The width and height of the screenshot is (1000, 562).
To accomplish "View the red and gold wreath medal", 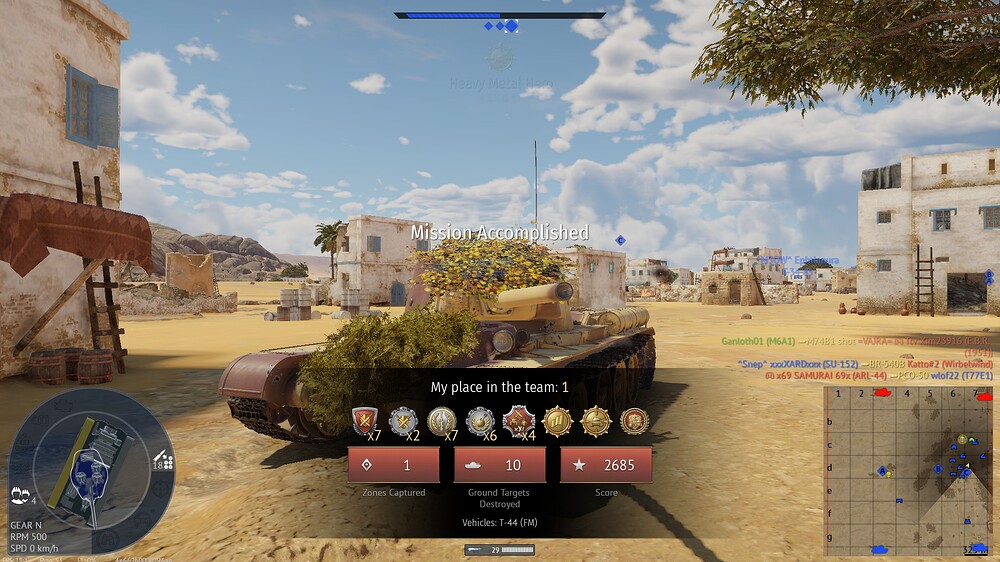I will pyautogui.click(x=634, y=421).
